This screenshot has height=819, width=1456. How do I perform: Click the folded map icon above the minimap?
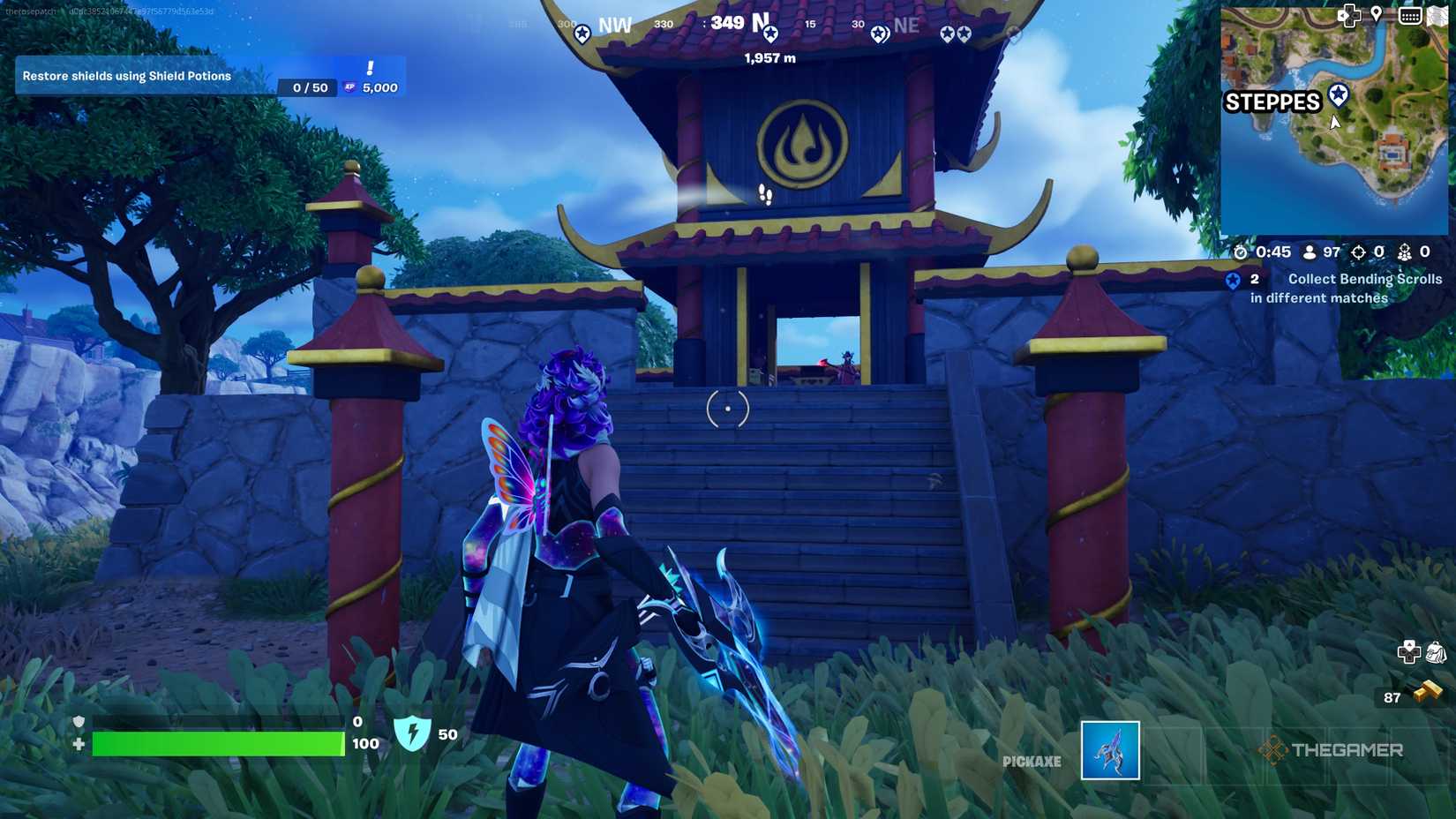coord(1439,15)
